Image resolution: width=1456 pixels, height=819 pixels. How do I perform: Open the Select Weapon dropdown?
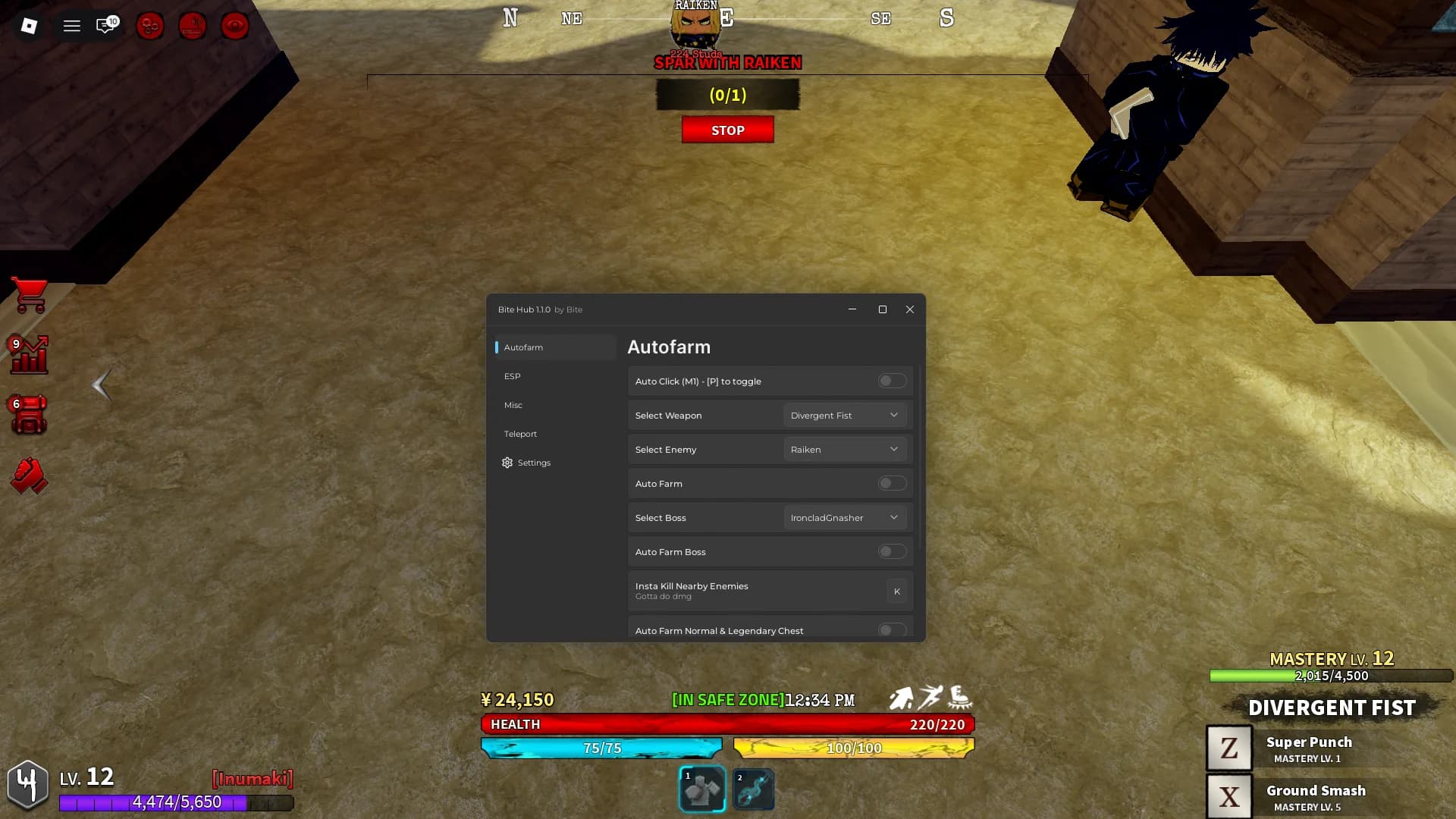844,415
